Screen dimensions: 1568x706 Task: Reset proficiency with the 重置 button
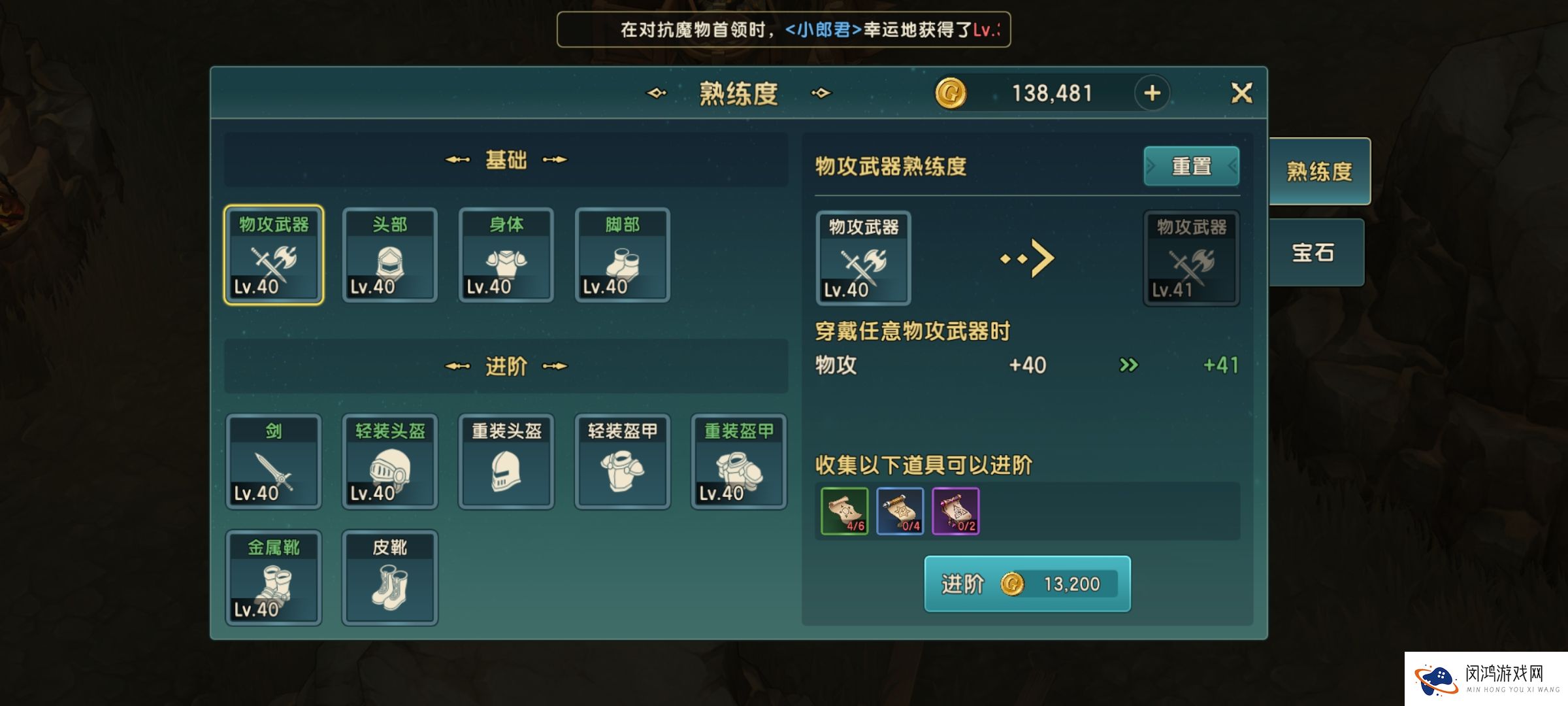(1191, 166)
